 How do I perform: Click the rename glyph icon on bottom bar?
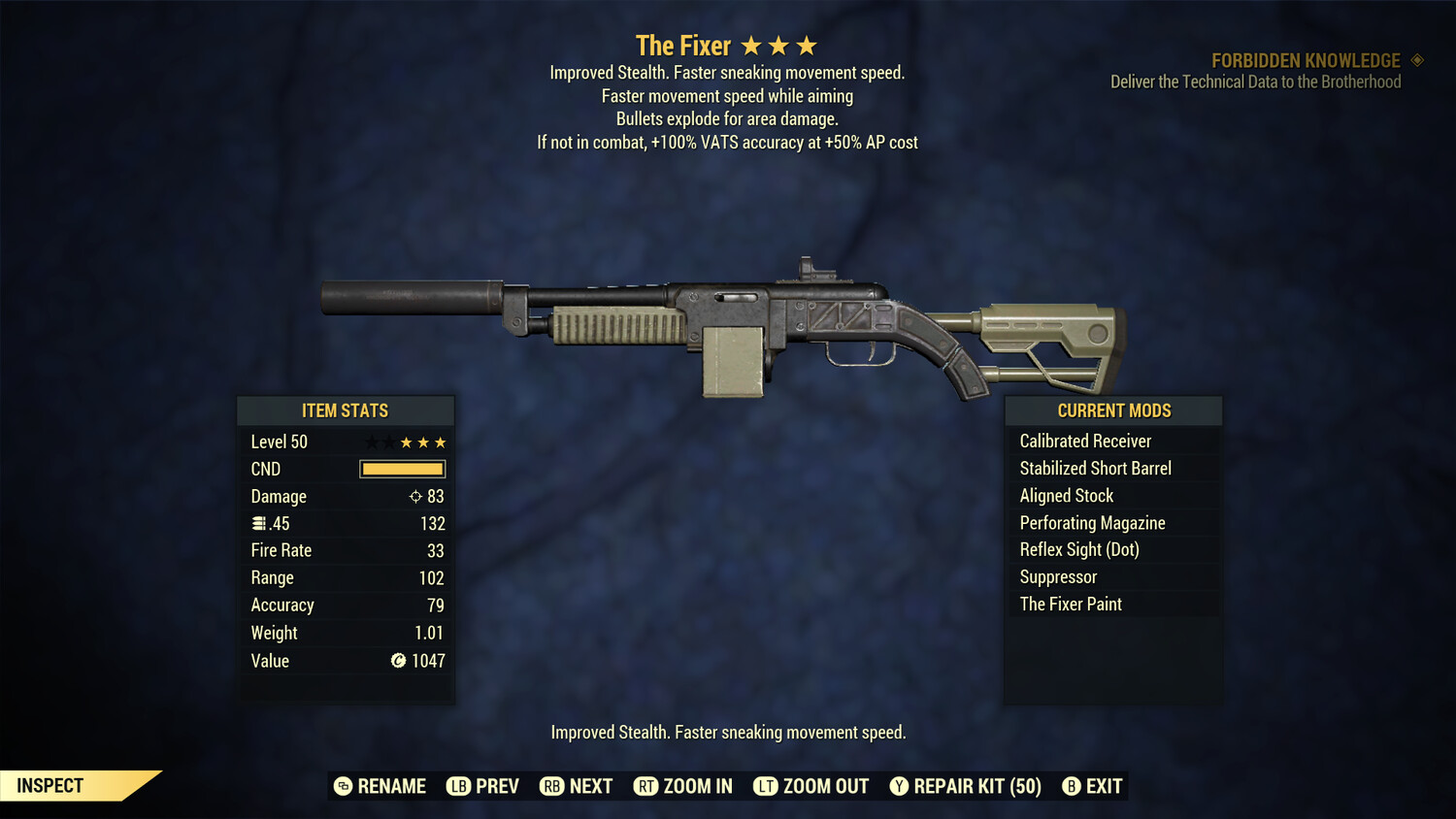pyautogui.click(x=342, y=786)
